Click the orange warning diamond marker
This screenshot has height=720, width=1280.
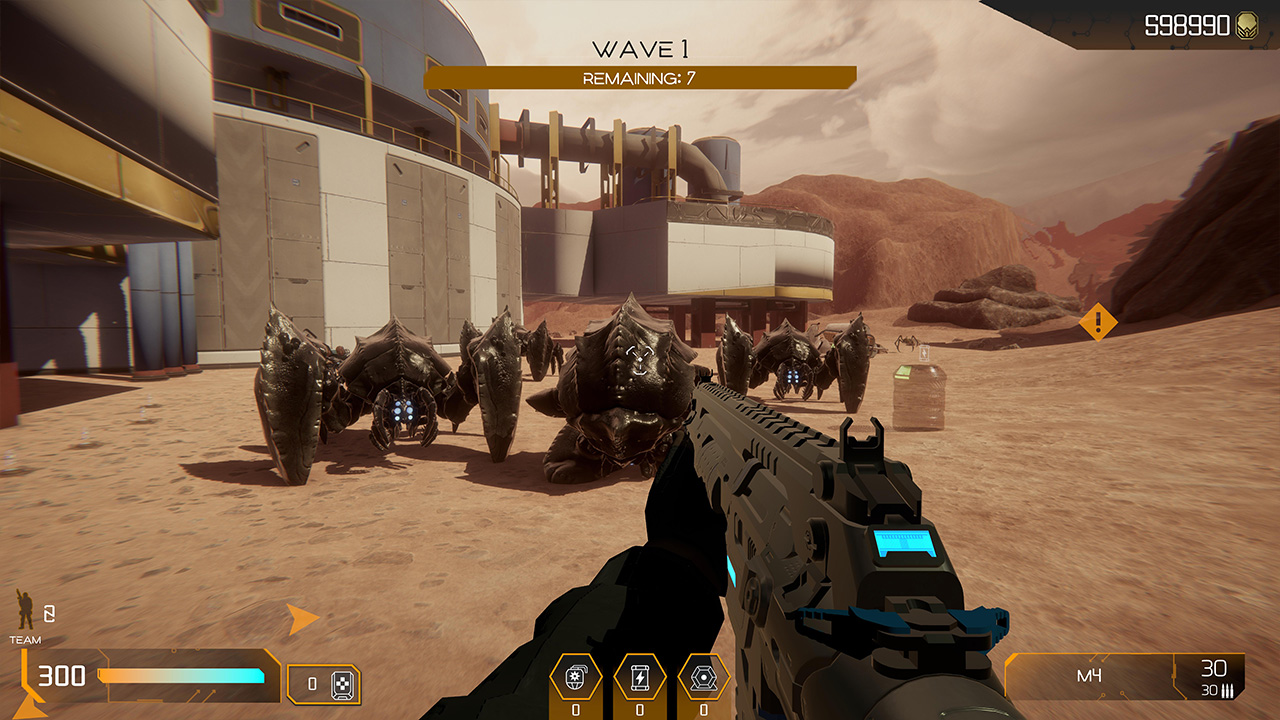point(1097,322)
